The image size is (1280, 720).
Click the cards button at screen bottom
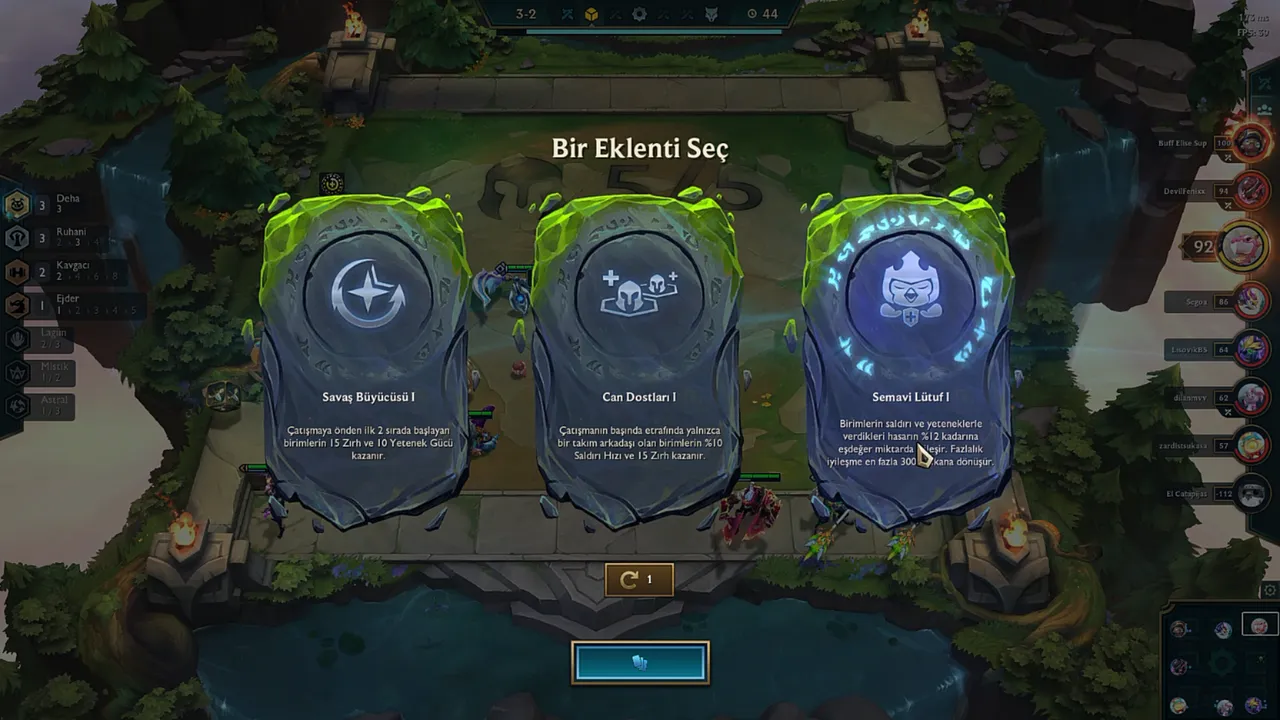pos(639,661)
